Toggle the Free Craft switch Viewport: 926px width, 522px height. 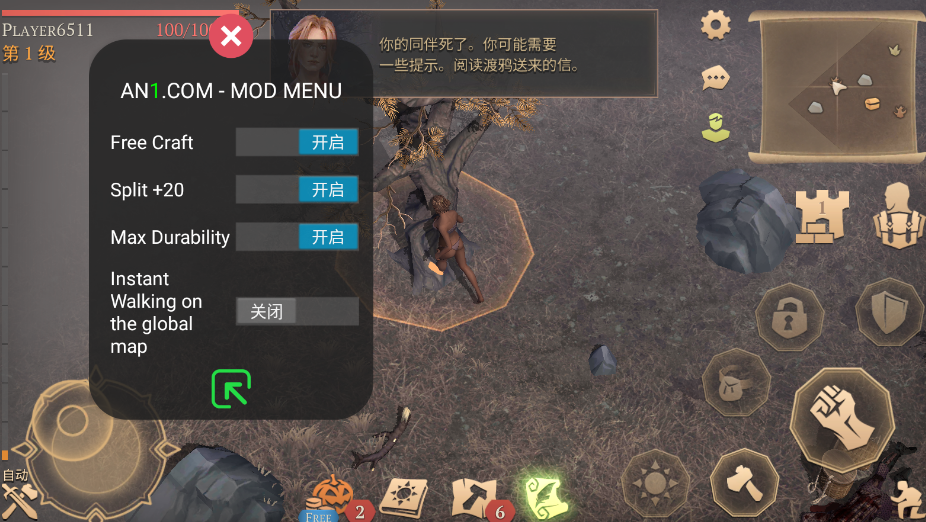point(297,142)
